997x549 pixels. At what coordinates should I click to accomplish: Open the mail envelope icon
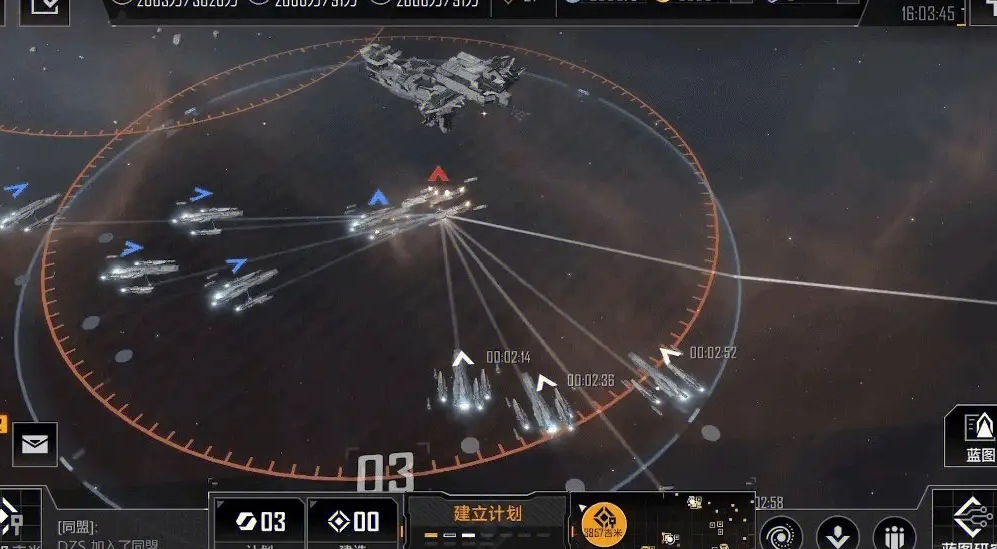tap(35, 444)
